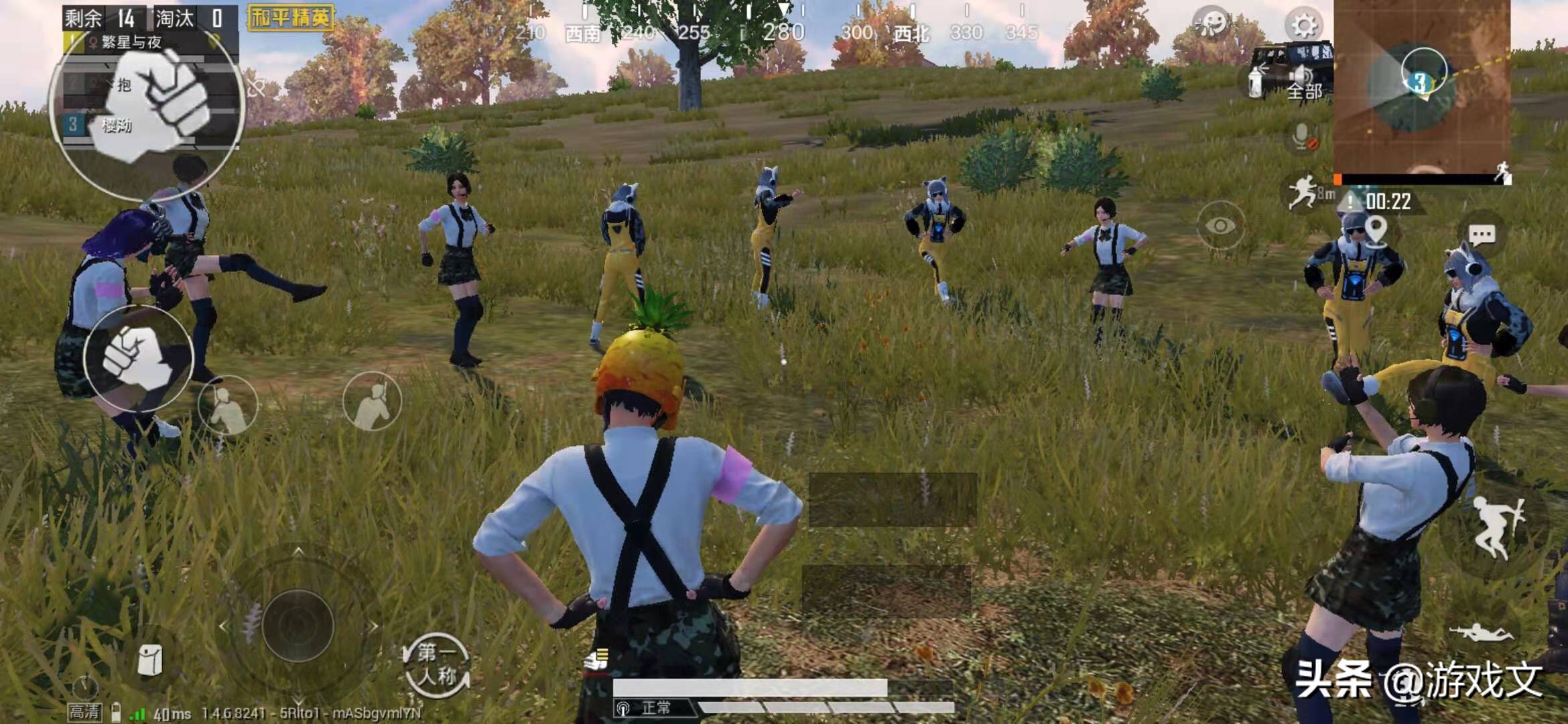
Task: Enable free-look with the eye icon
Action: (x=1219, y=223)
